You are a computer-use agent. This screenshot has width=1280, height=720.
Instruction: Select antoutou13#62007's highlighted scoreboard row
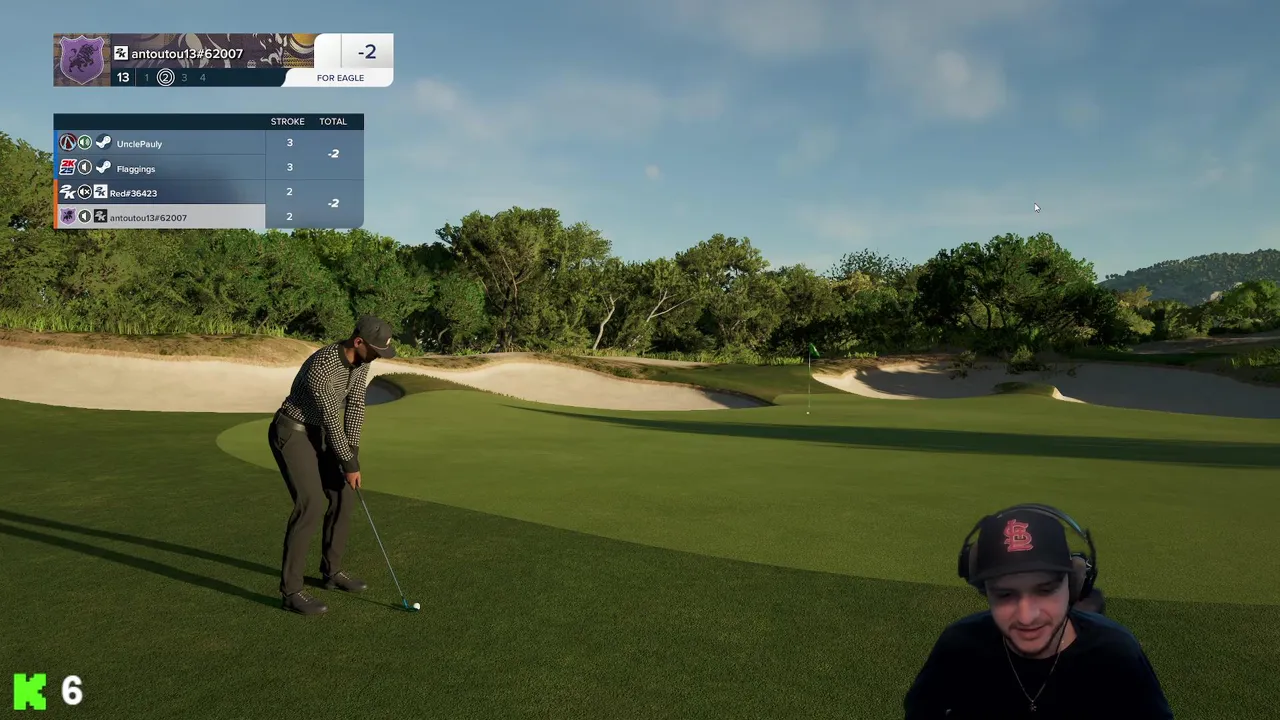(x=160, y=217)
